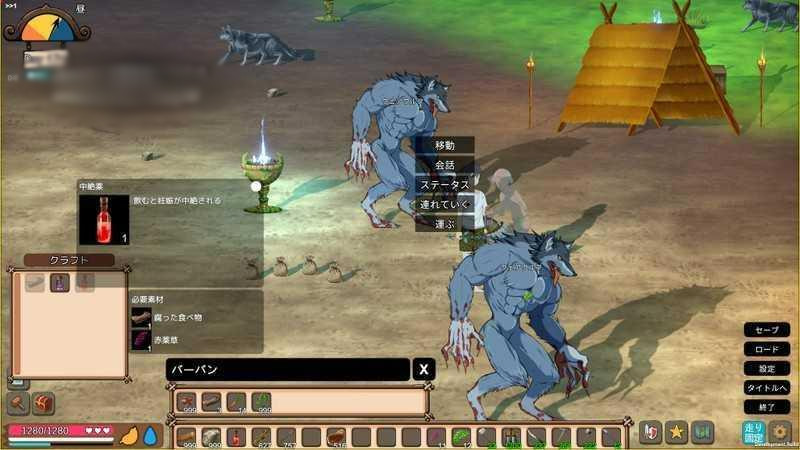Click the star icon button

(x=677, y=432)
